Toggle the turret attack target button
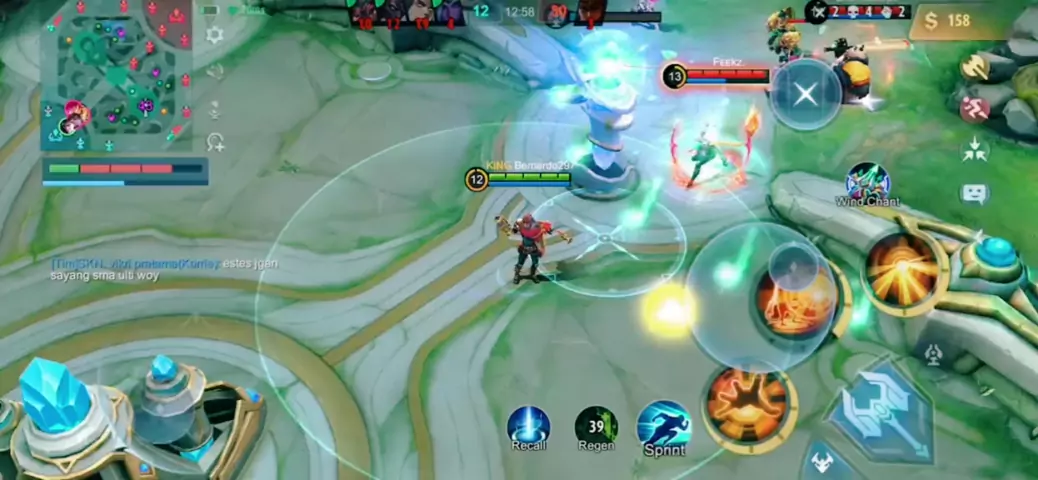This screenshot has width=1038, height=480. point(934,353)
